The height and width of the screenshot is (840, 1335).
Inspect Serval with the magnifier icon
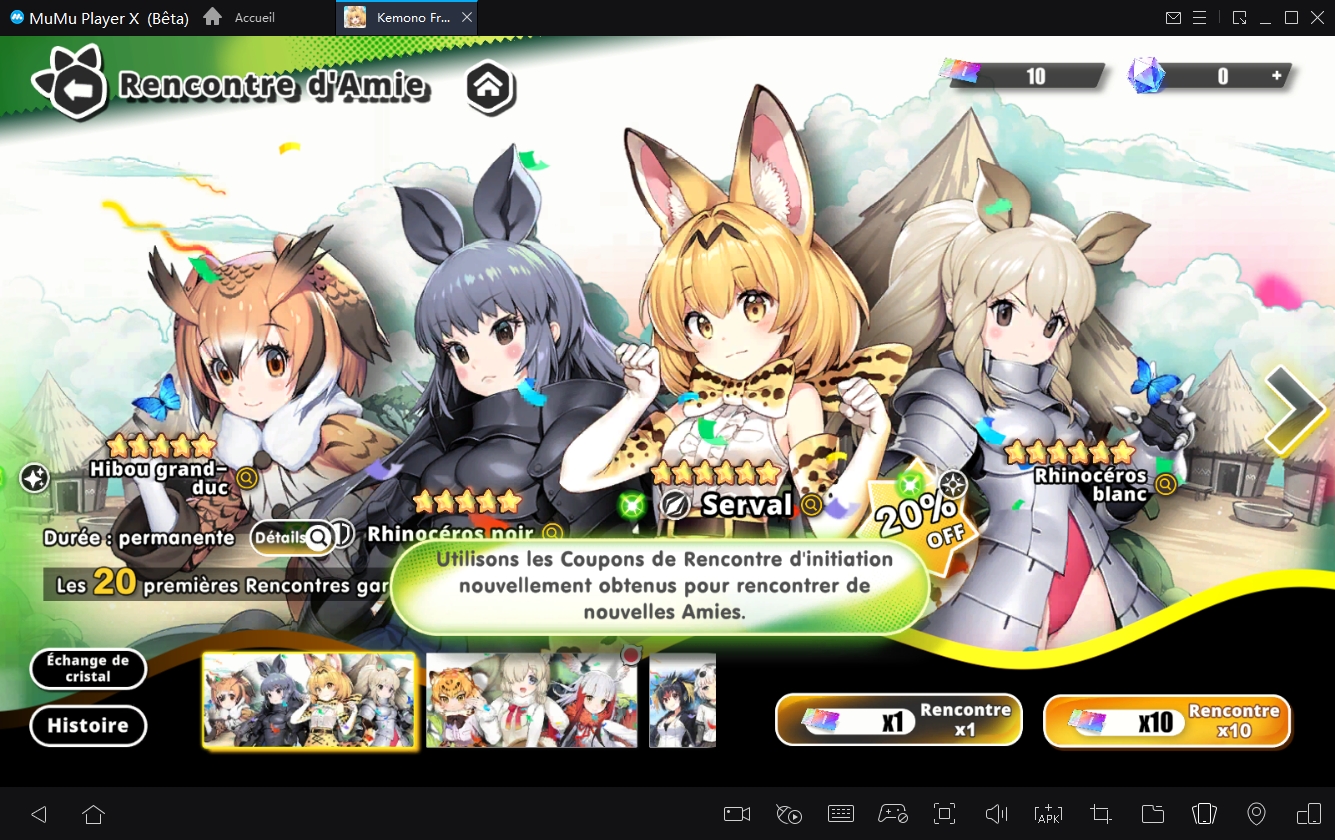pos(811,506)
